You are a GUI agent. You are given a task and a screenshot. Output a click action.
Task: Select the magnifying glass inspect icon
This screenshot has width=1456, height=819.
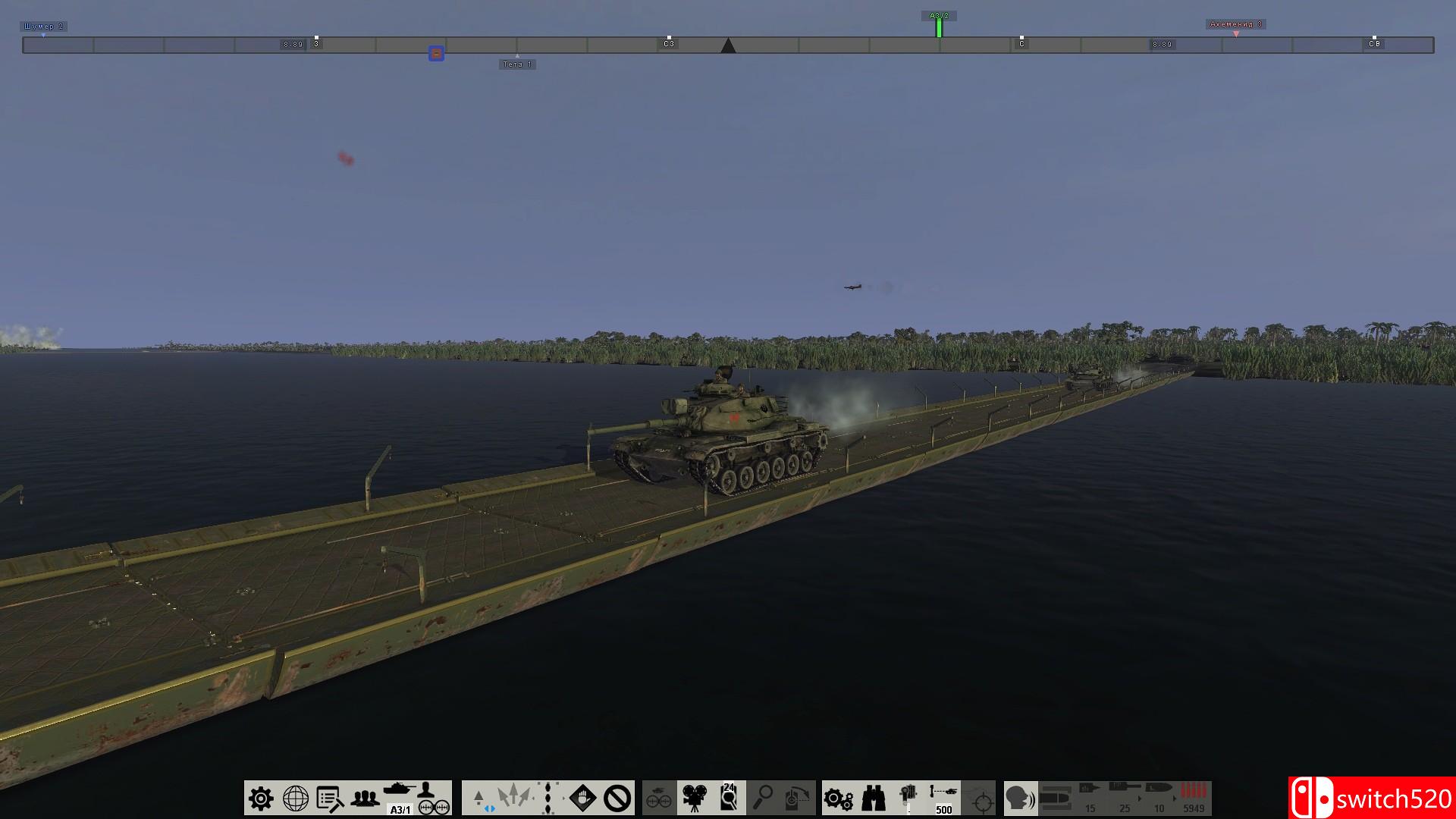pyautogui.click(x=764, y=796)
